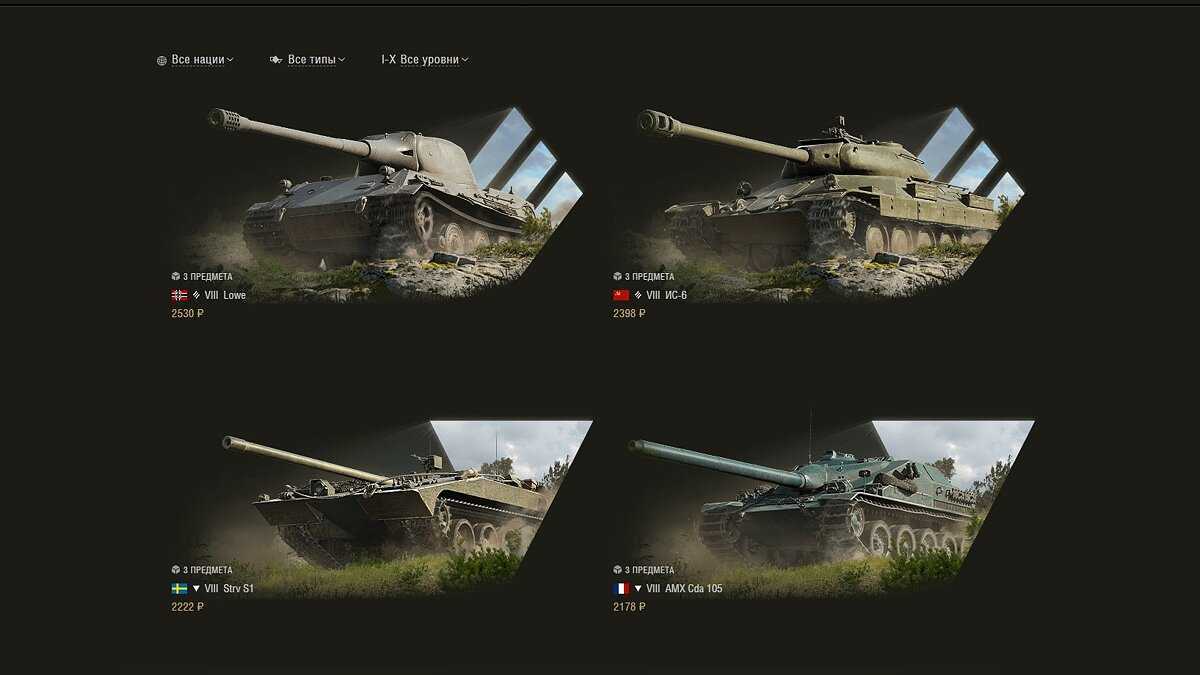Expand the 'Все типы' vehicle type filter
Viewport: 1200px width, 675px height.
[310, 60]
